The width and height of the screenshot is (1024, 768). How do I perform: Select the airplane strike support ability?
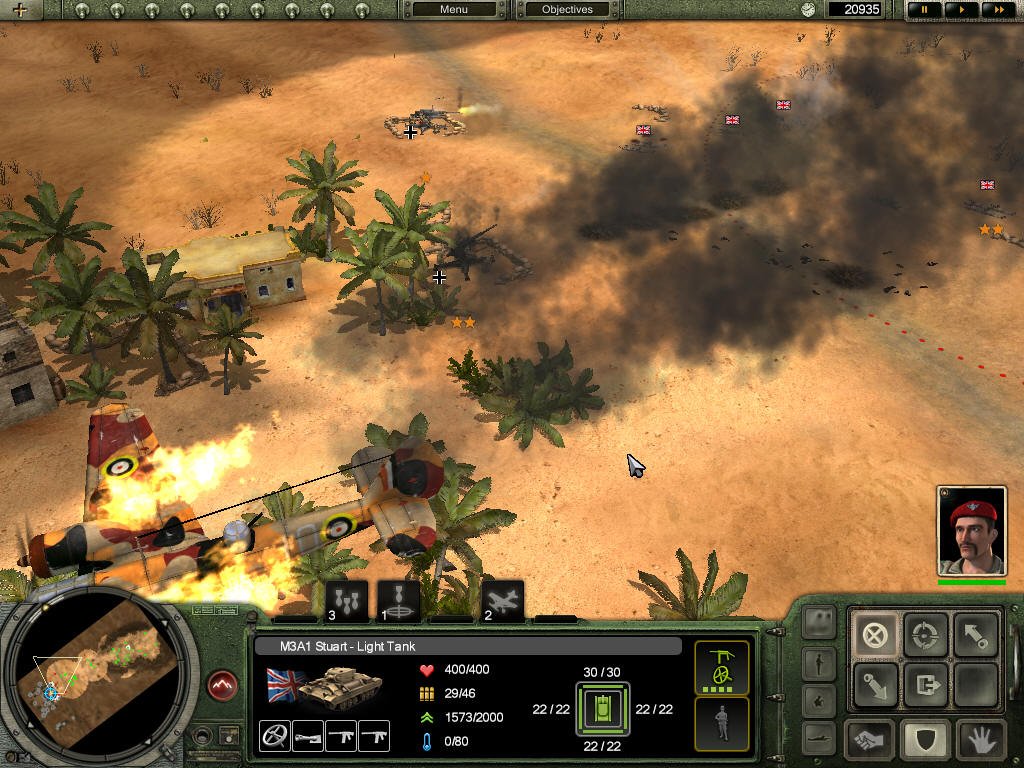pos(503,601)
